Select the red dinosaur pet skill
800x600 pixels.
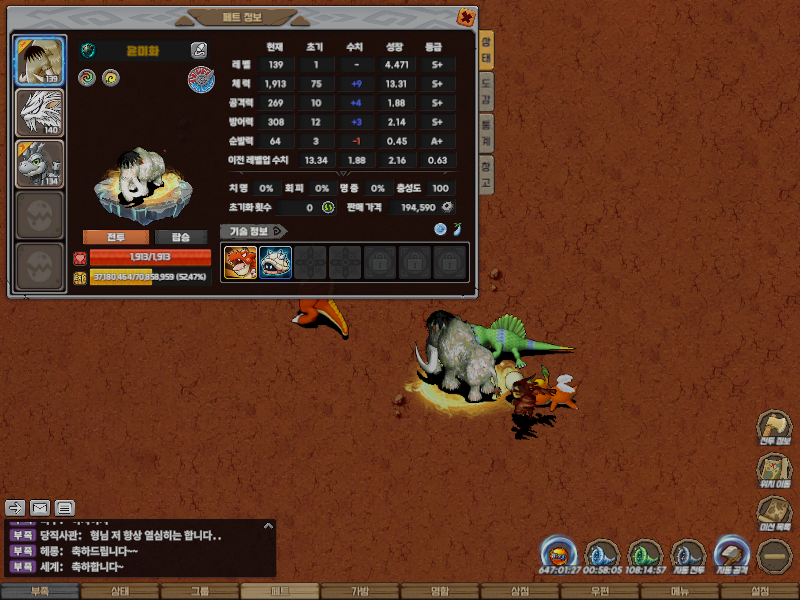[x=240, y=262]
